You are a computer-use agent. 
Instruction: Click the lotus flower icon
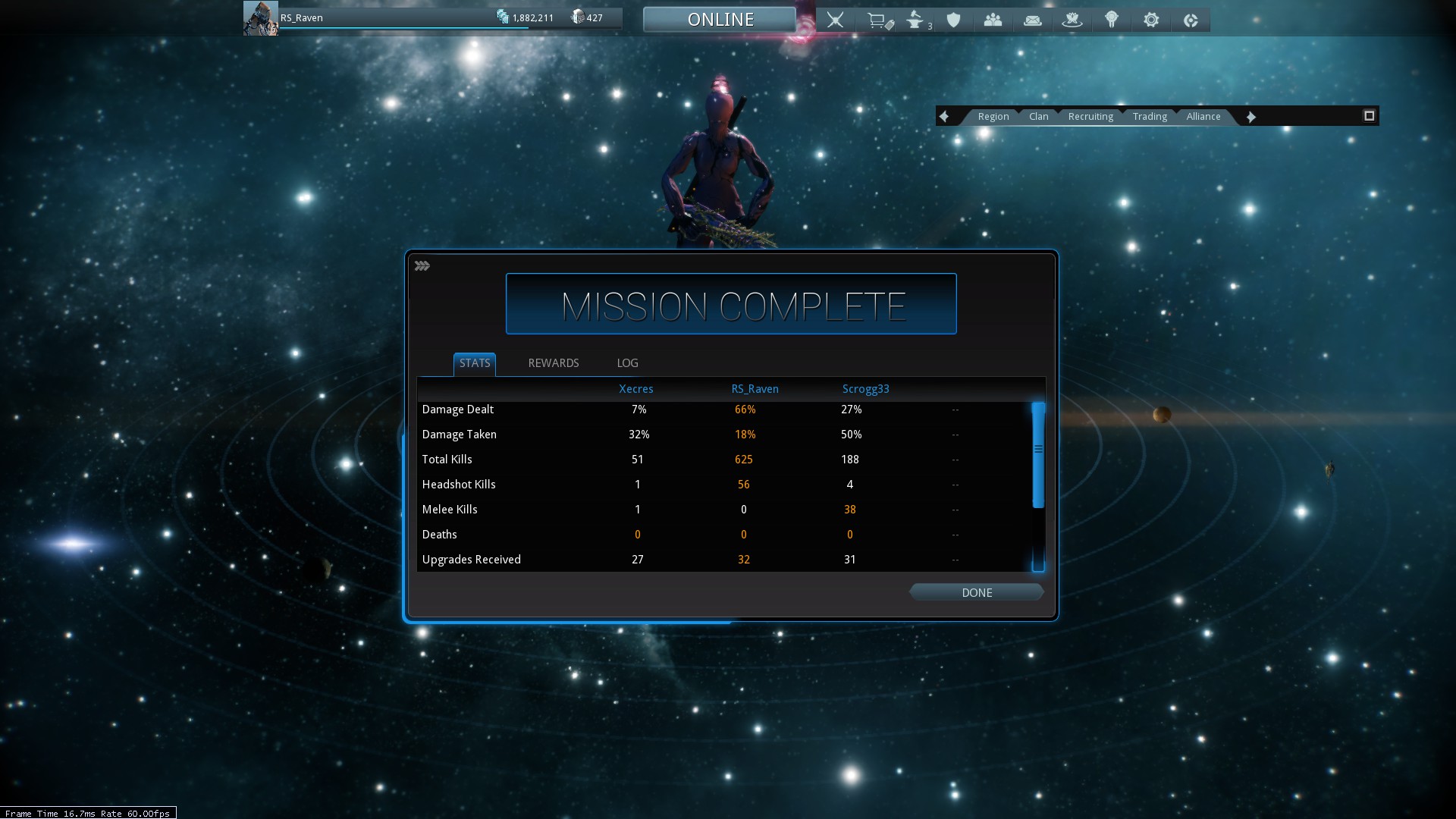(x=1072, y=20)
